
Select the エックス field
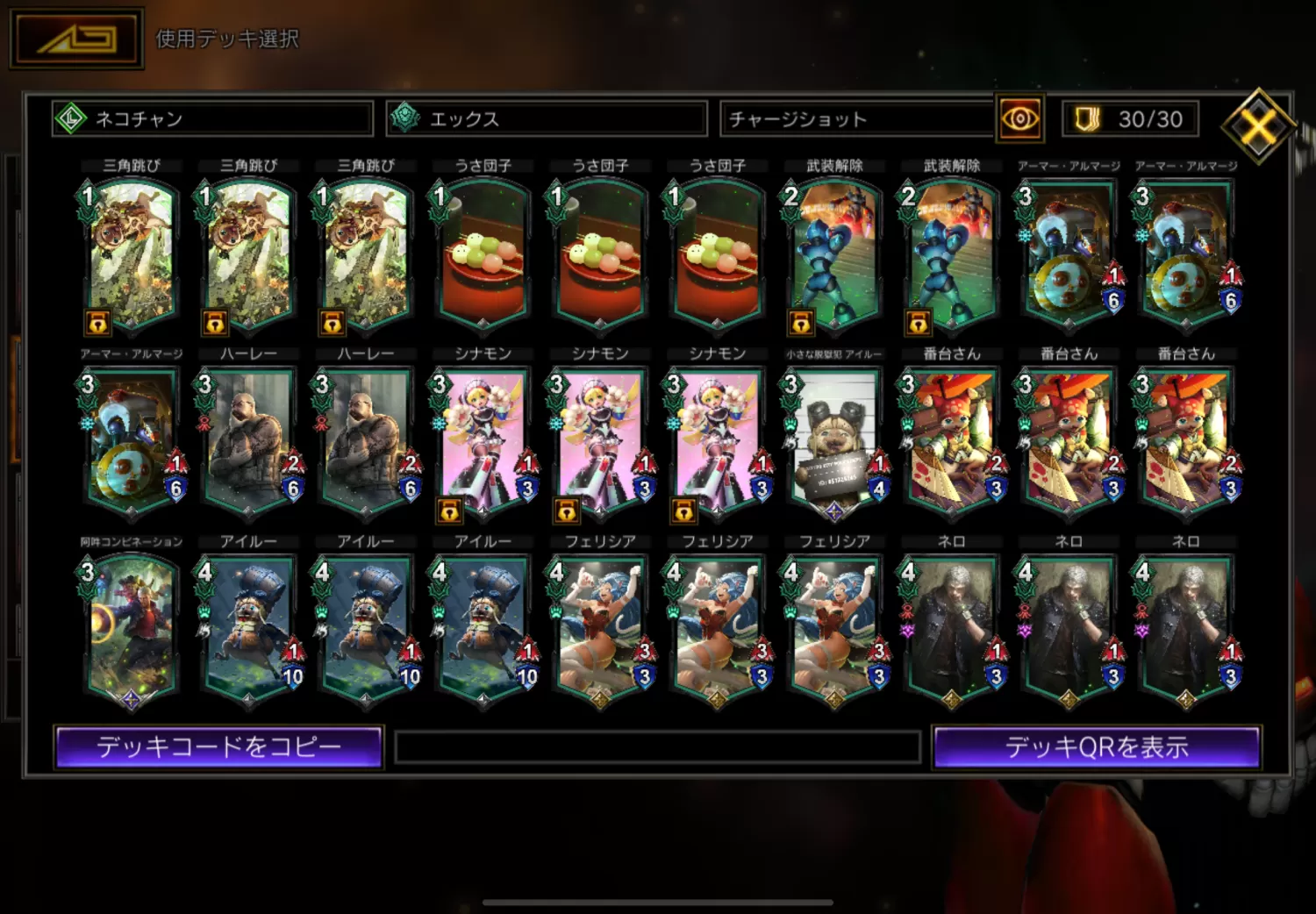pyautogui.click(x=547, y=118)
